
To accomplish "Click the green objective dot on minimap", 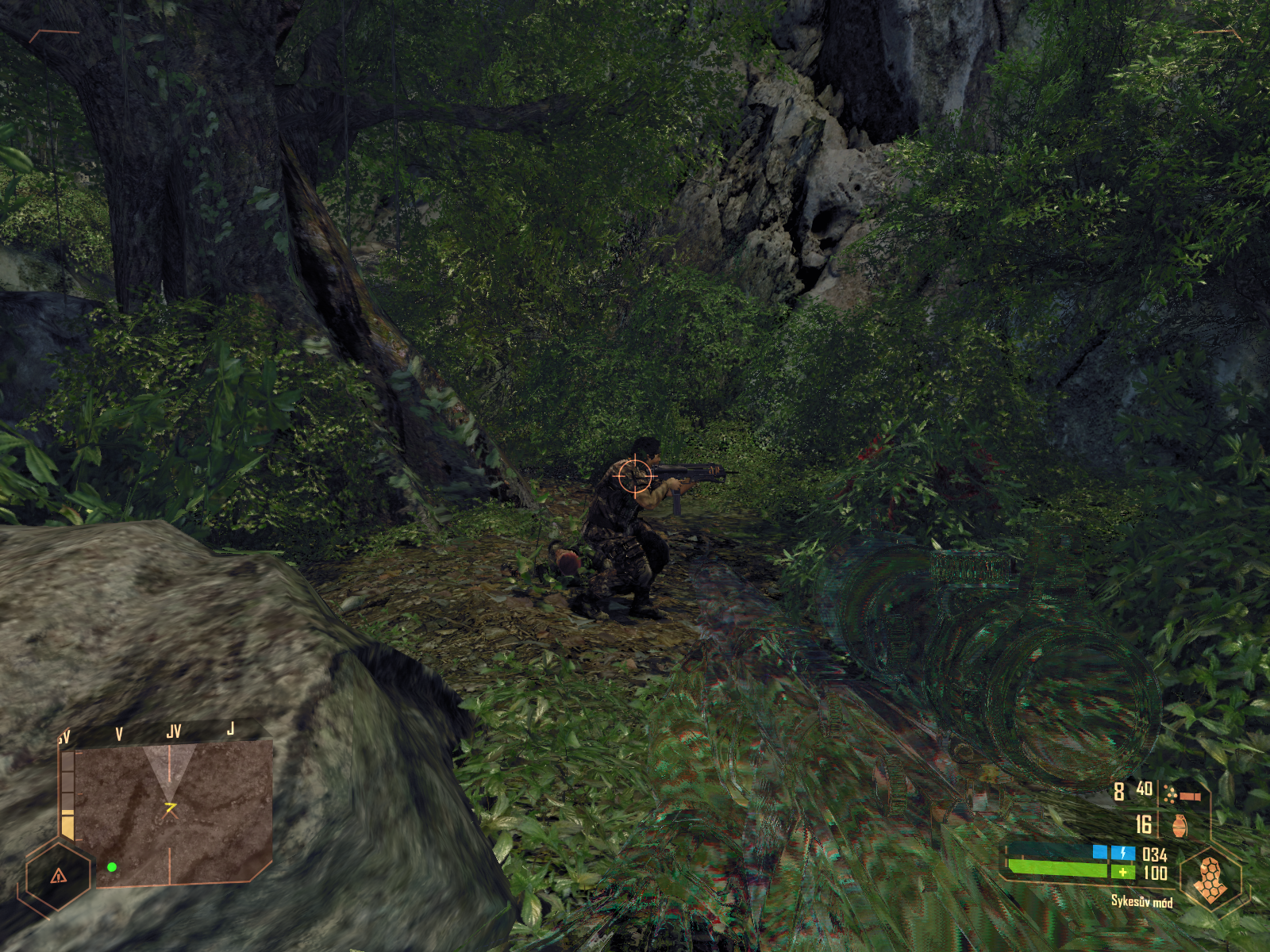I will coord(112,867).
